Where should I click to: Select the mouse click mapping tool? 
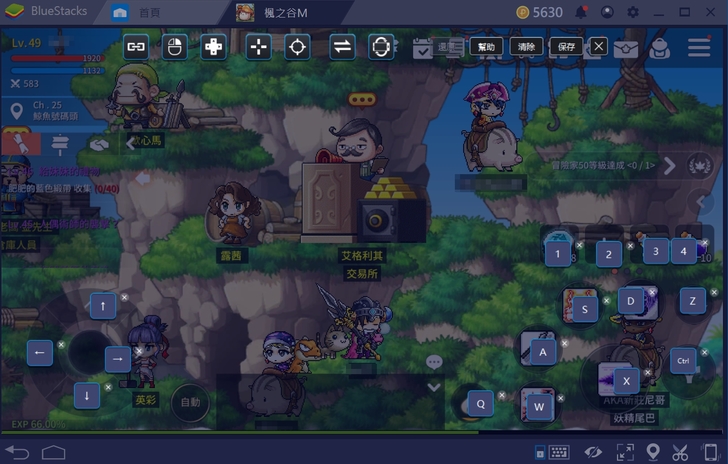[x=174, y=46]
